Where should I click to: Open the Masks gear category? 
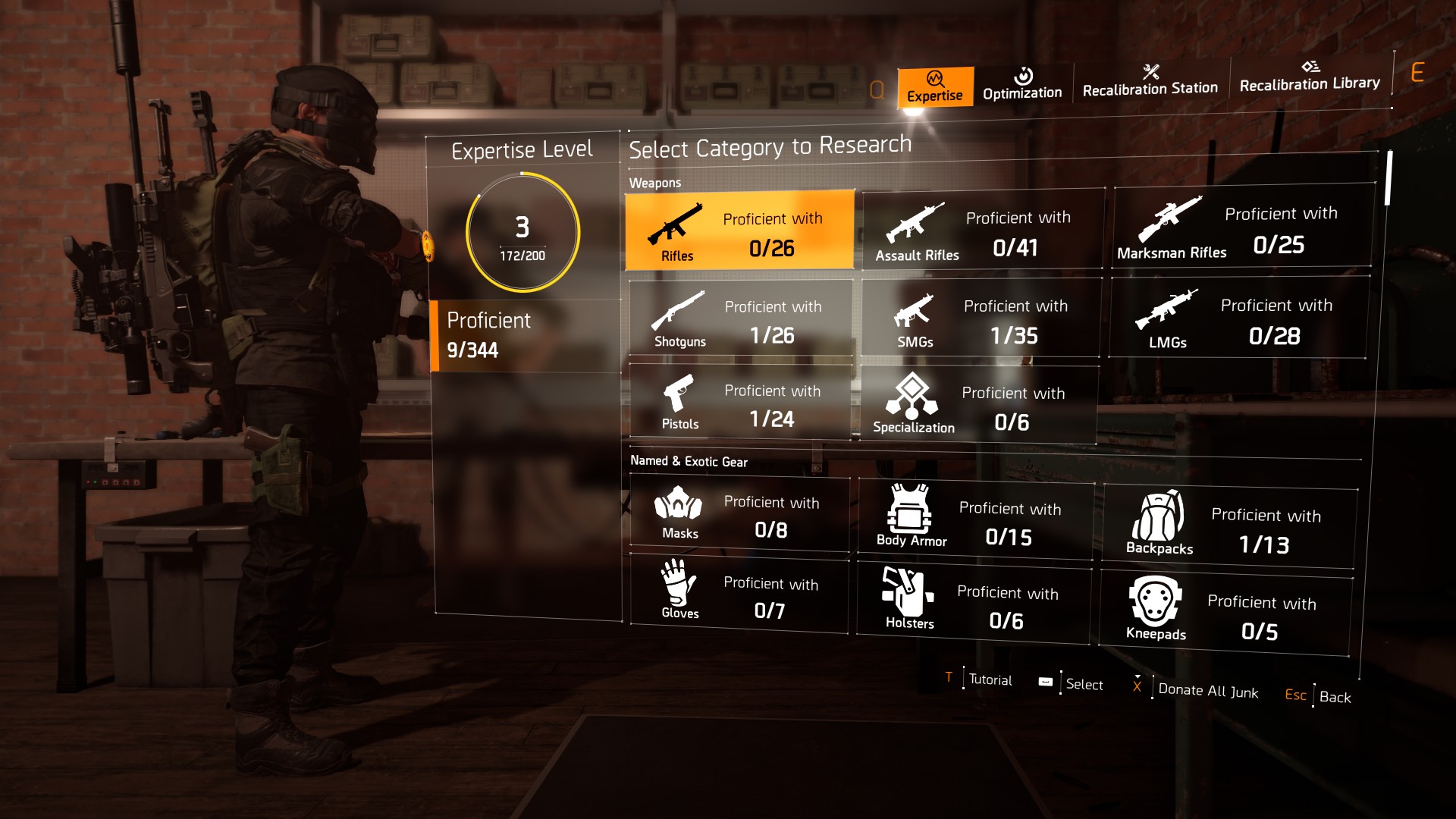(x=739, y=515)
